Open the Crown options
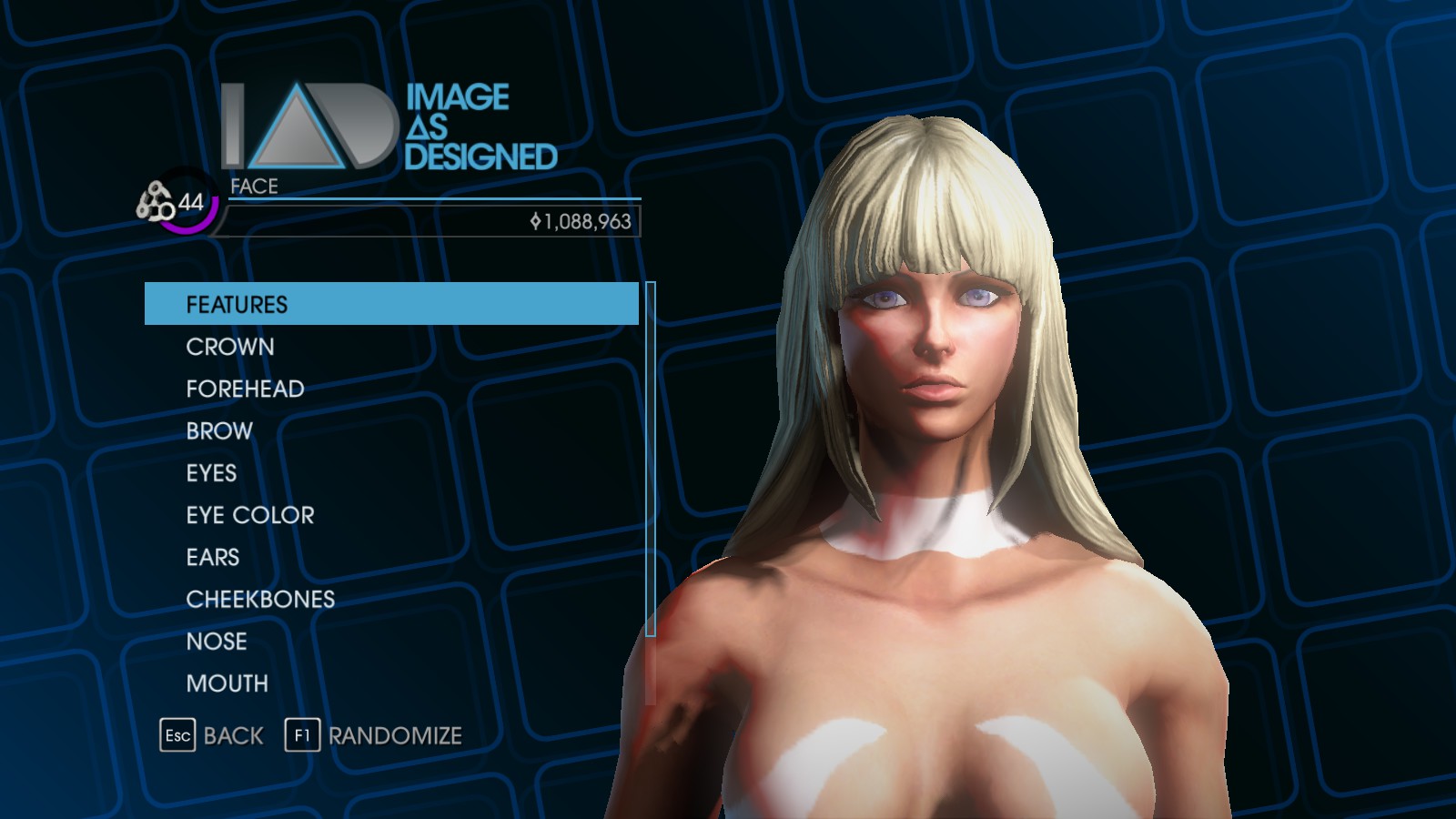This screenshot has width=1456, height=819. pos(230,347)
